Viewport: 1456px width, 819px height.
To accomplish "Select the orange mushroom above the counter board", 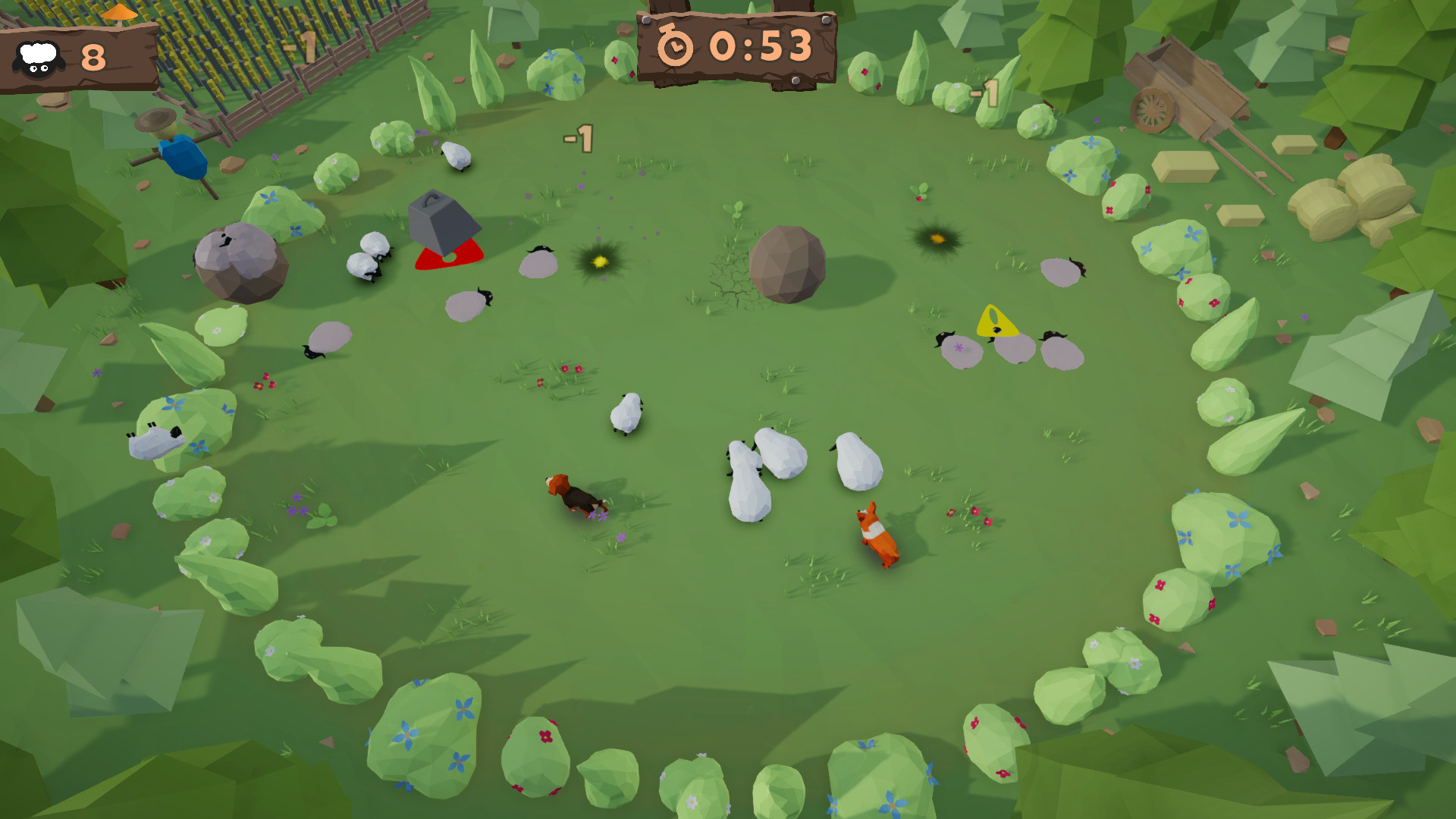I will [x=121, y=13].
